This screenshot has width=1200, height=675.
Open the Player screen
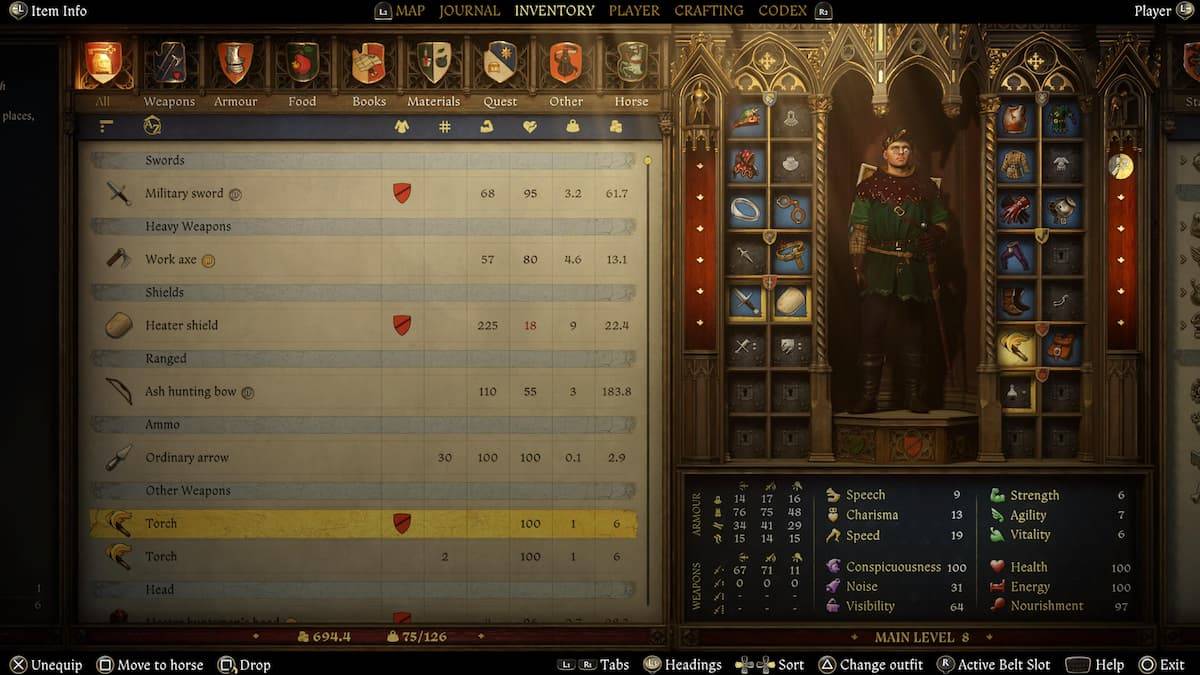pos(634,11)
